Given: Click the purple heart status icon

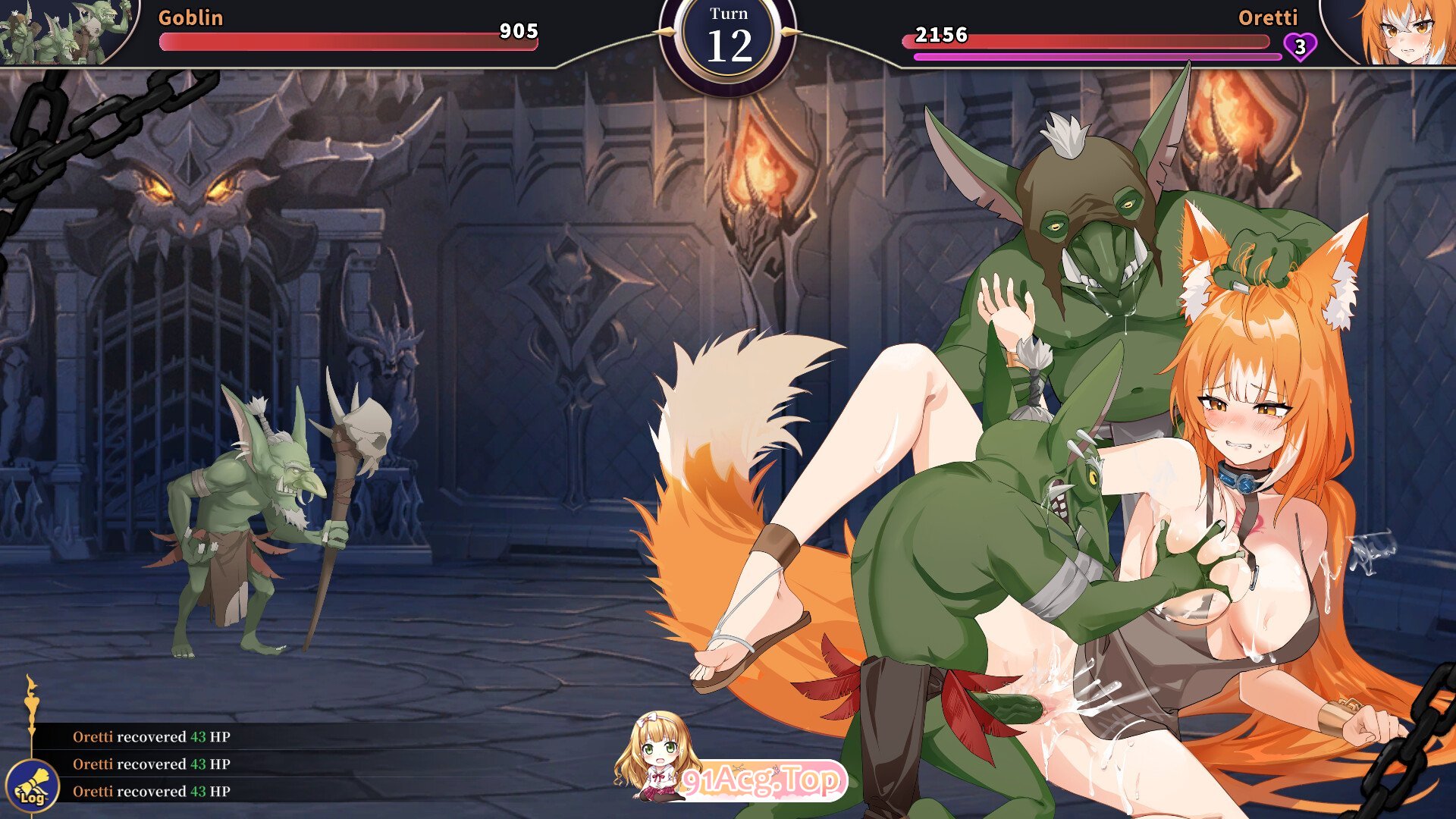Looking at the screenshot, I should coord(1300,47).
